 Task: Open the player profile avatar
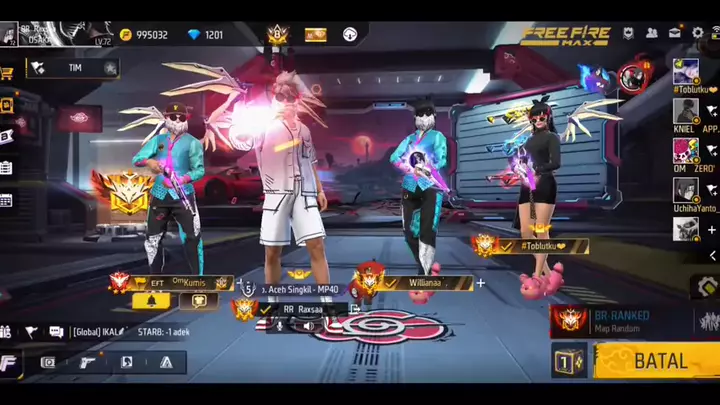(x=9, y=36)
